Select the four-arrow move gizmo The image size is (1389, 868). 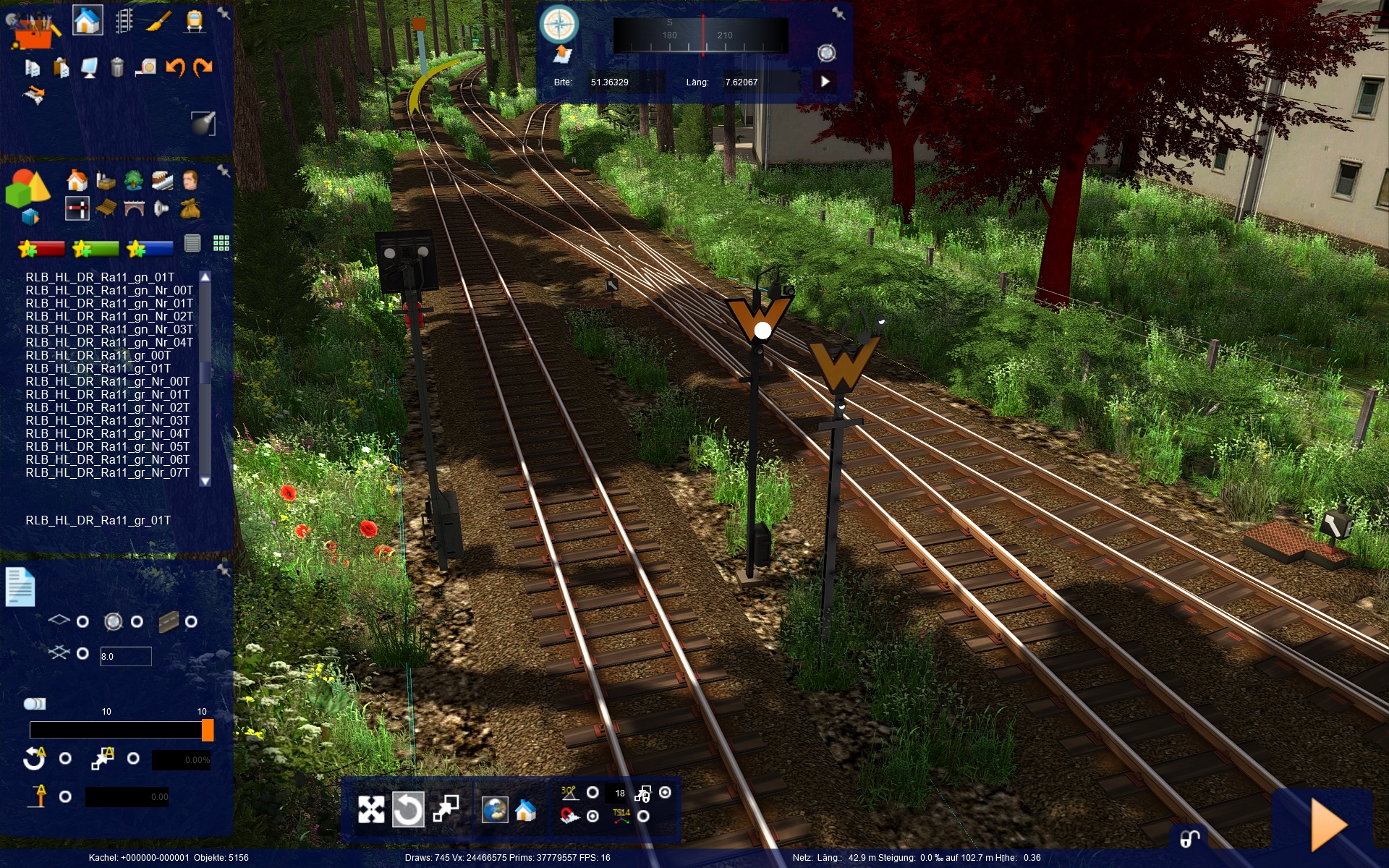371,809
